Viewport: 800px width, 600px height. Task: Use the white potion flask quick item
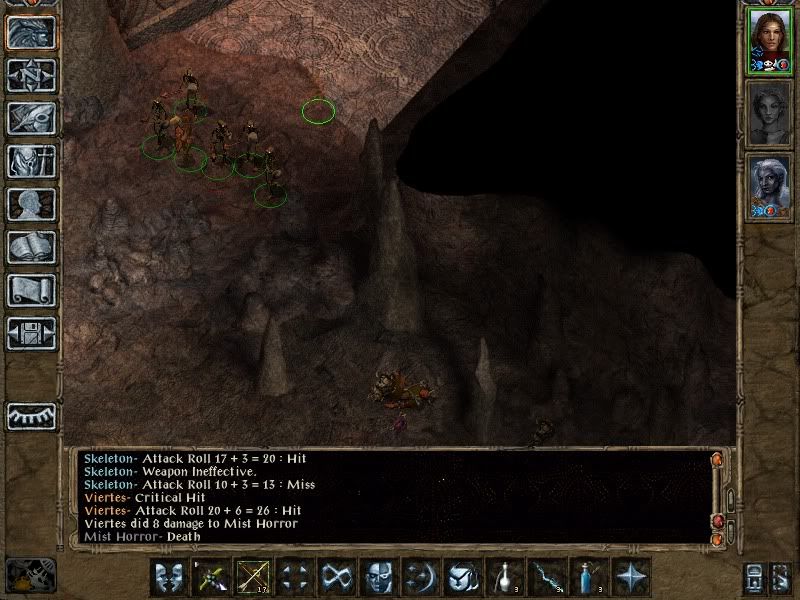pyautogui.click(x=505, y=577)
